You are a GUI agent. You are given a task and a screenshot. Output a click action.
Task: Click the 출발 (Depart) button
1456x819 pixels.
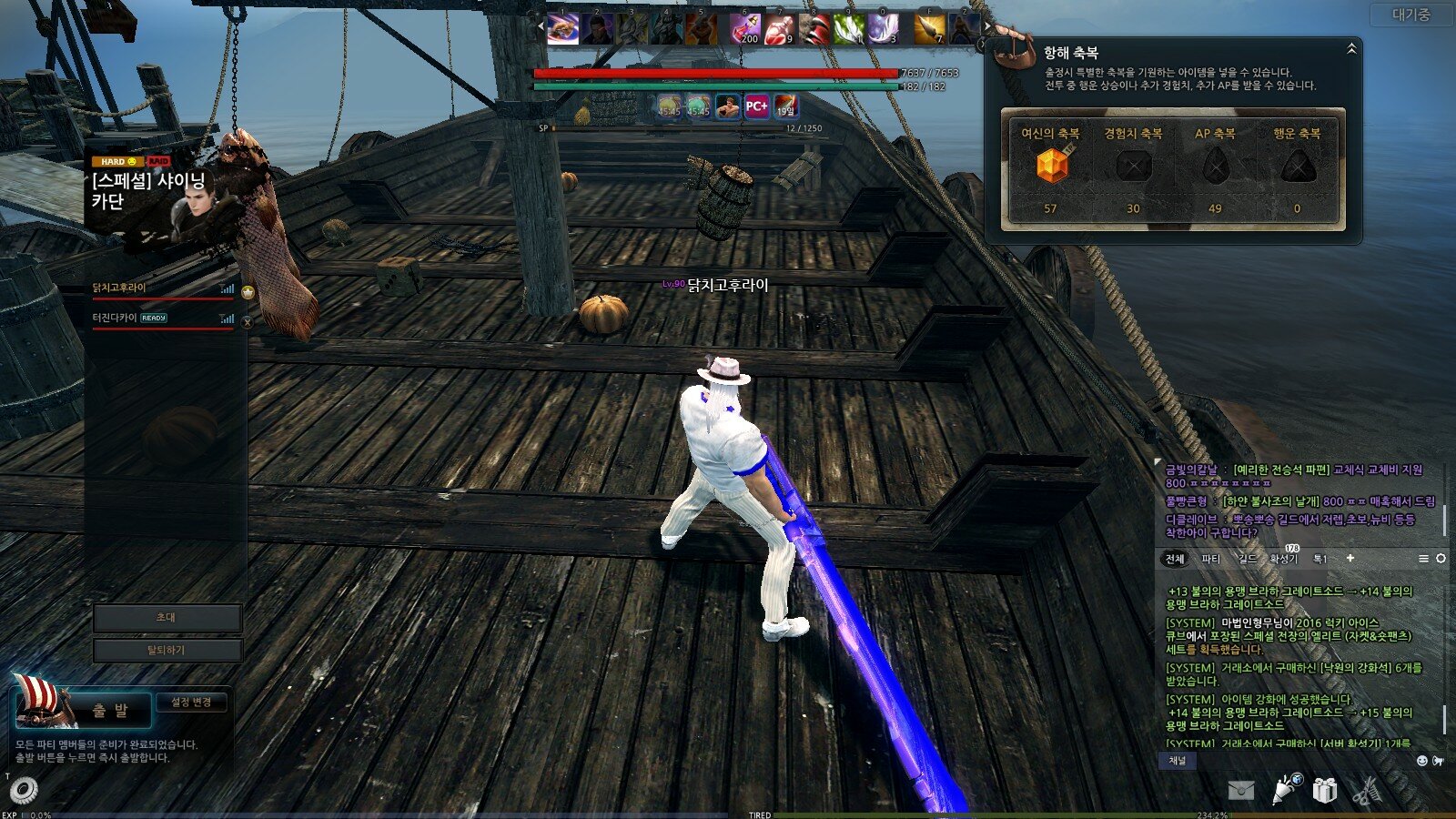click(x=109, y=710)
